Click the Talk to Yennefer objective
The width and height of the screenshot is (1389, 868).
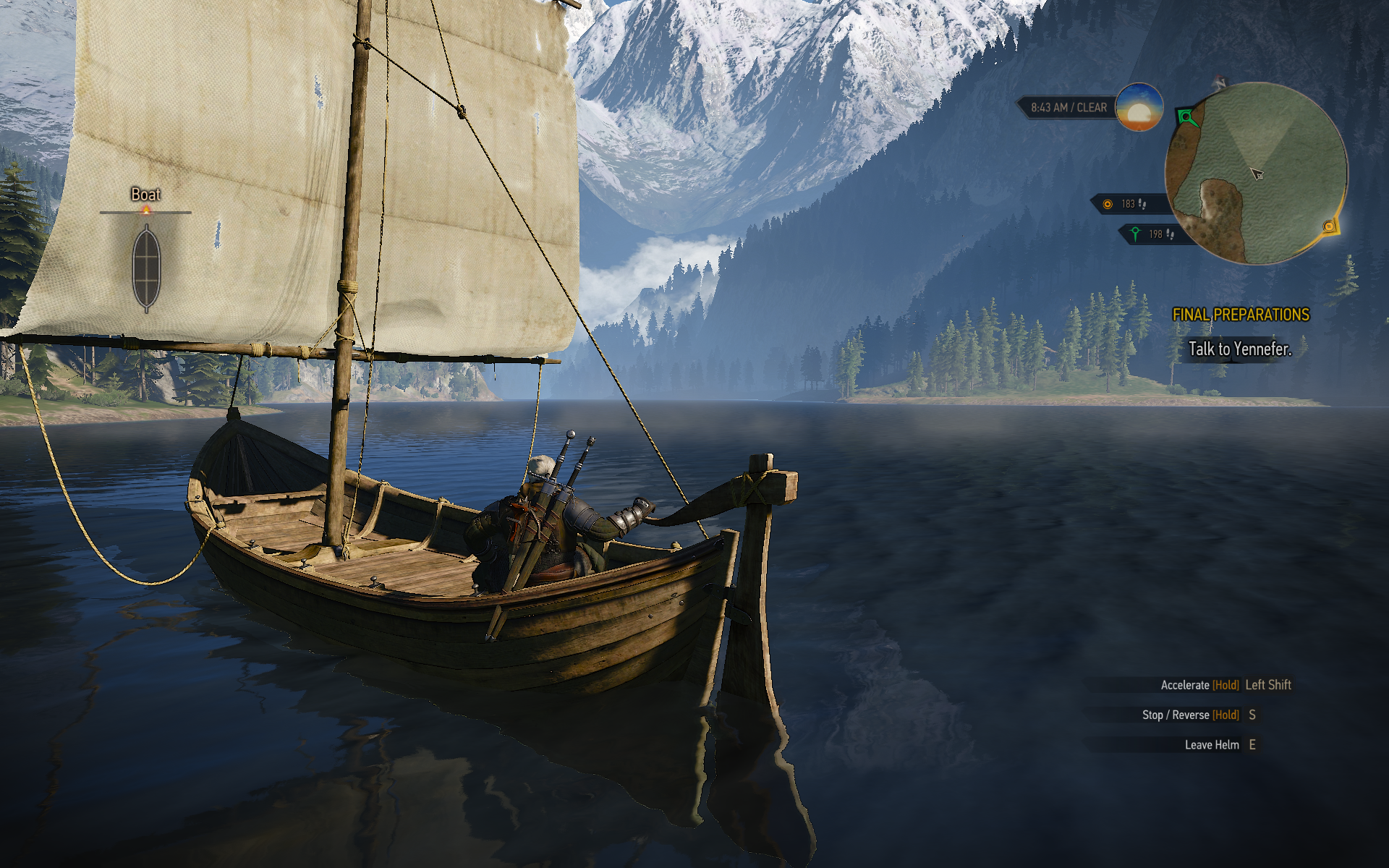tap(1239, 349)
